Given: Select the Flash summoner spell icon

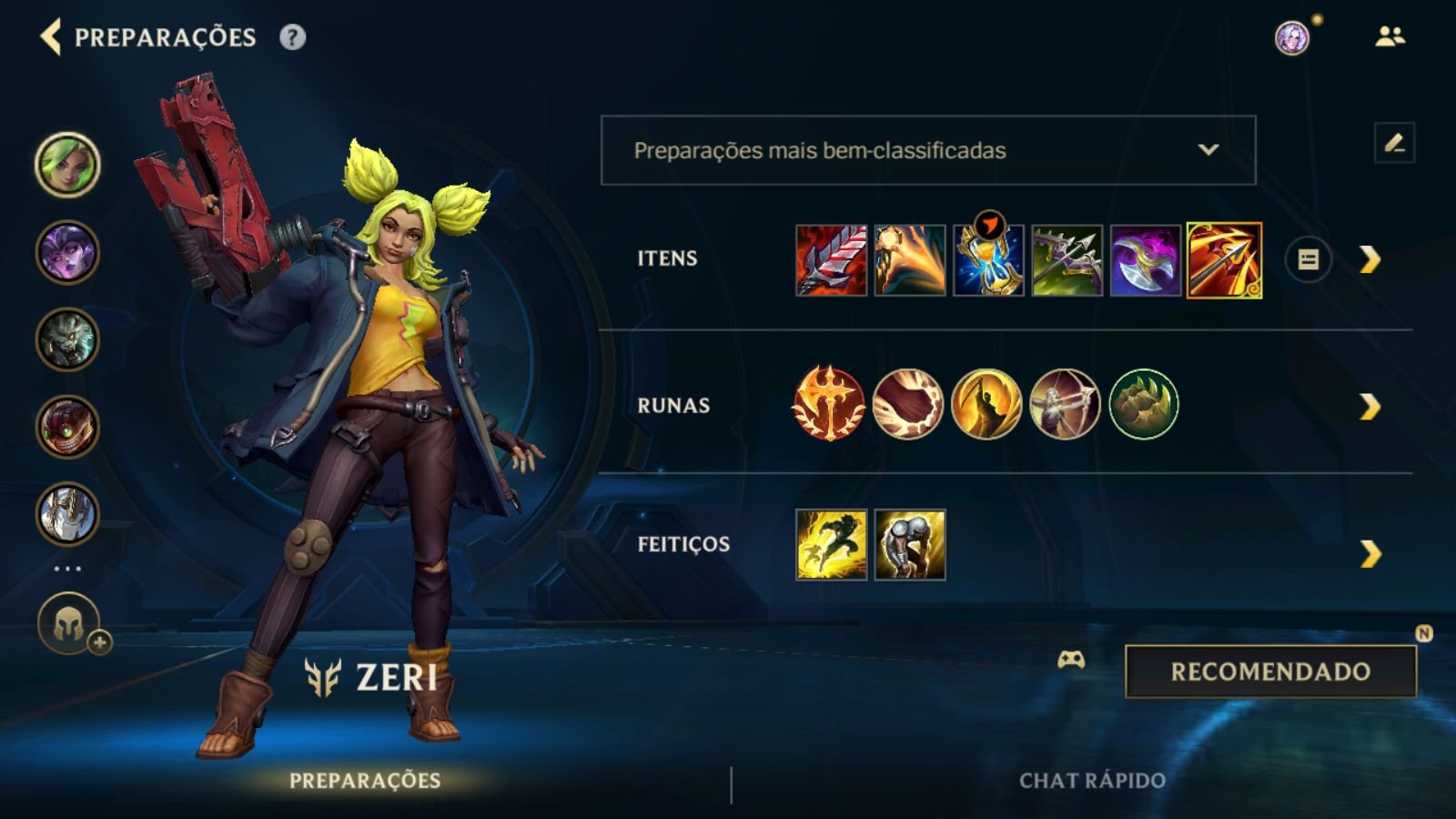Looking at the screenshot, I should click(x=831, y=544).
